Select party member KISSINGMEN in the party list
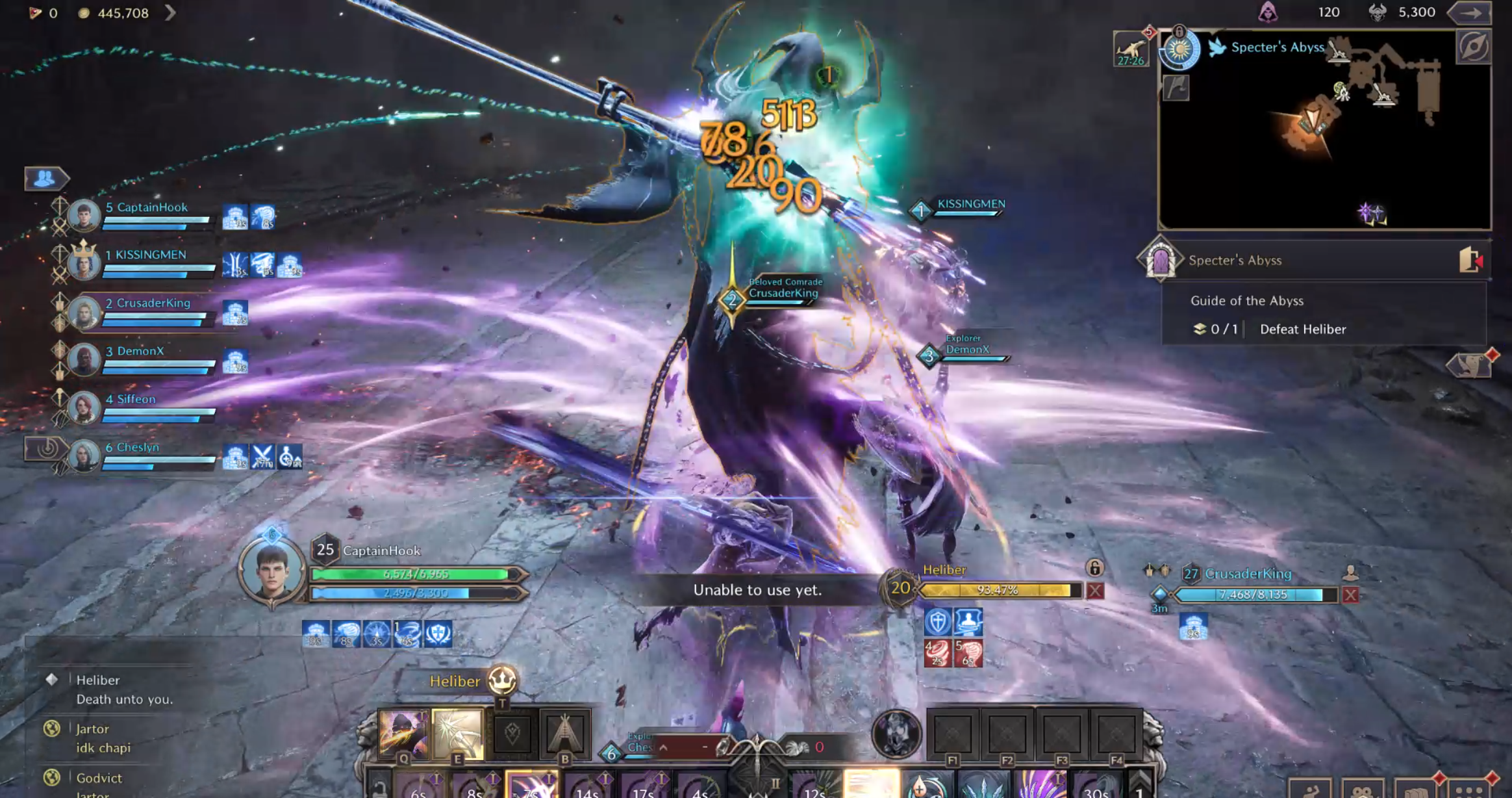 pos(150,255)
